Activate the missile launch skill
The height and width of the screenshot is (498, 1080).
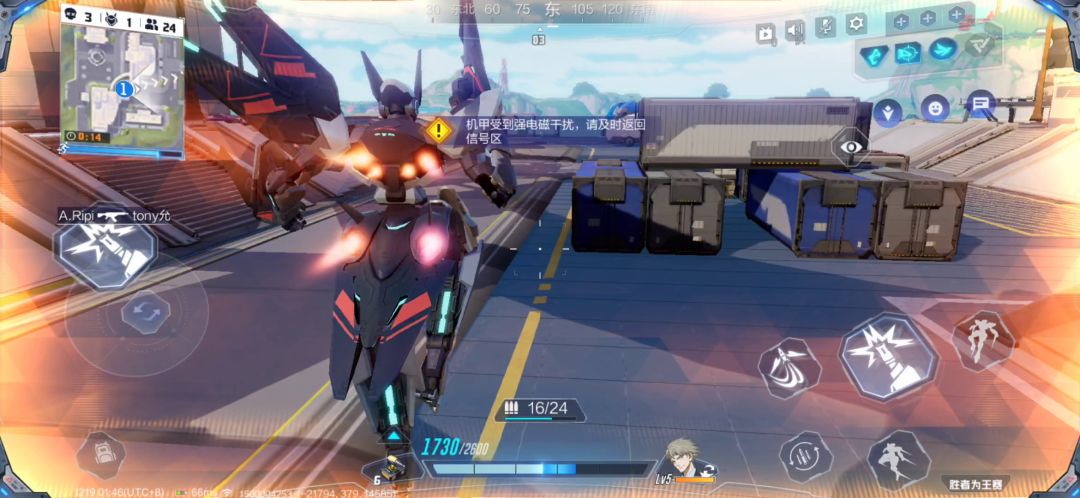pyautogui.click(x=789, y=368)
